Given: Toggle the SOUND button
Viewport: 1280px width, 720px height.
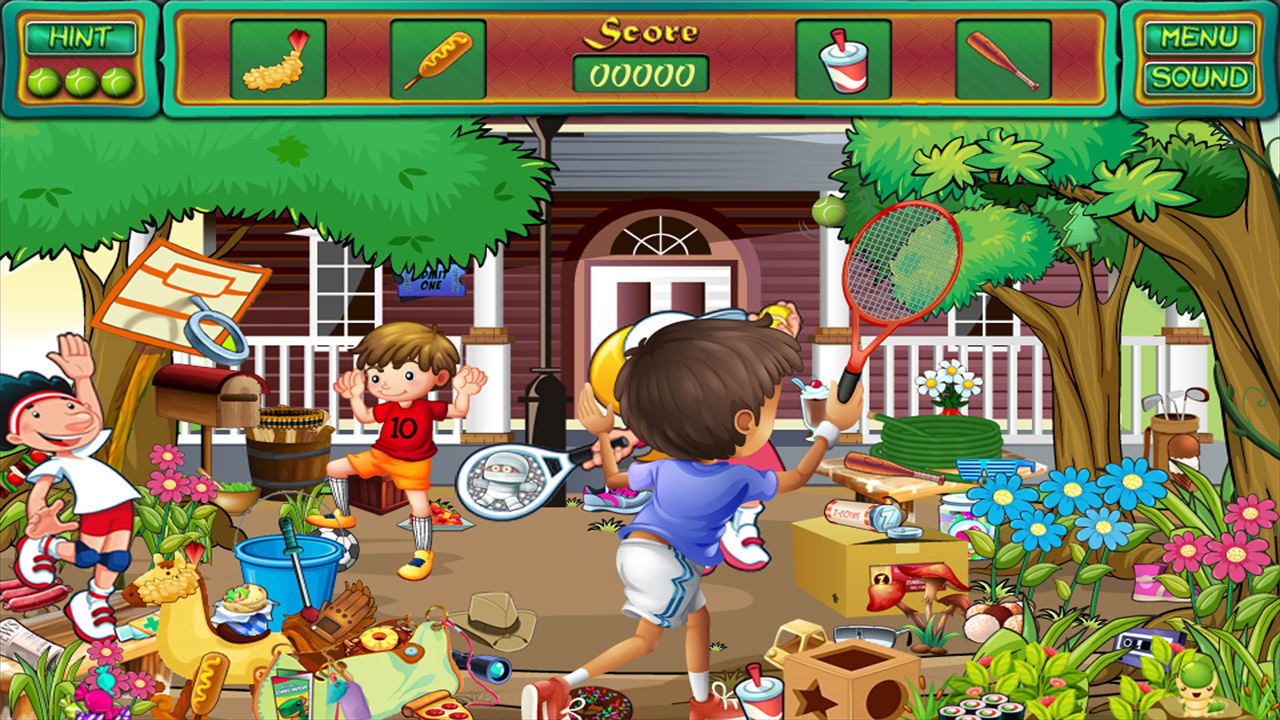Looking at the screenshot, I should click(x=1197, y=76).
